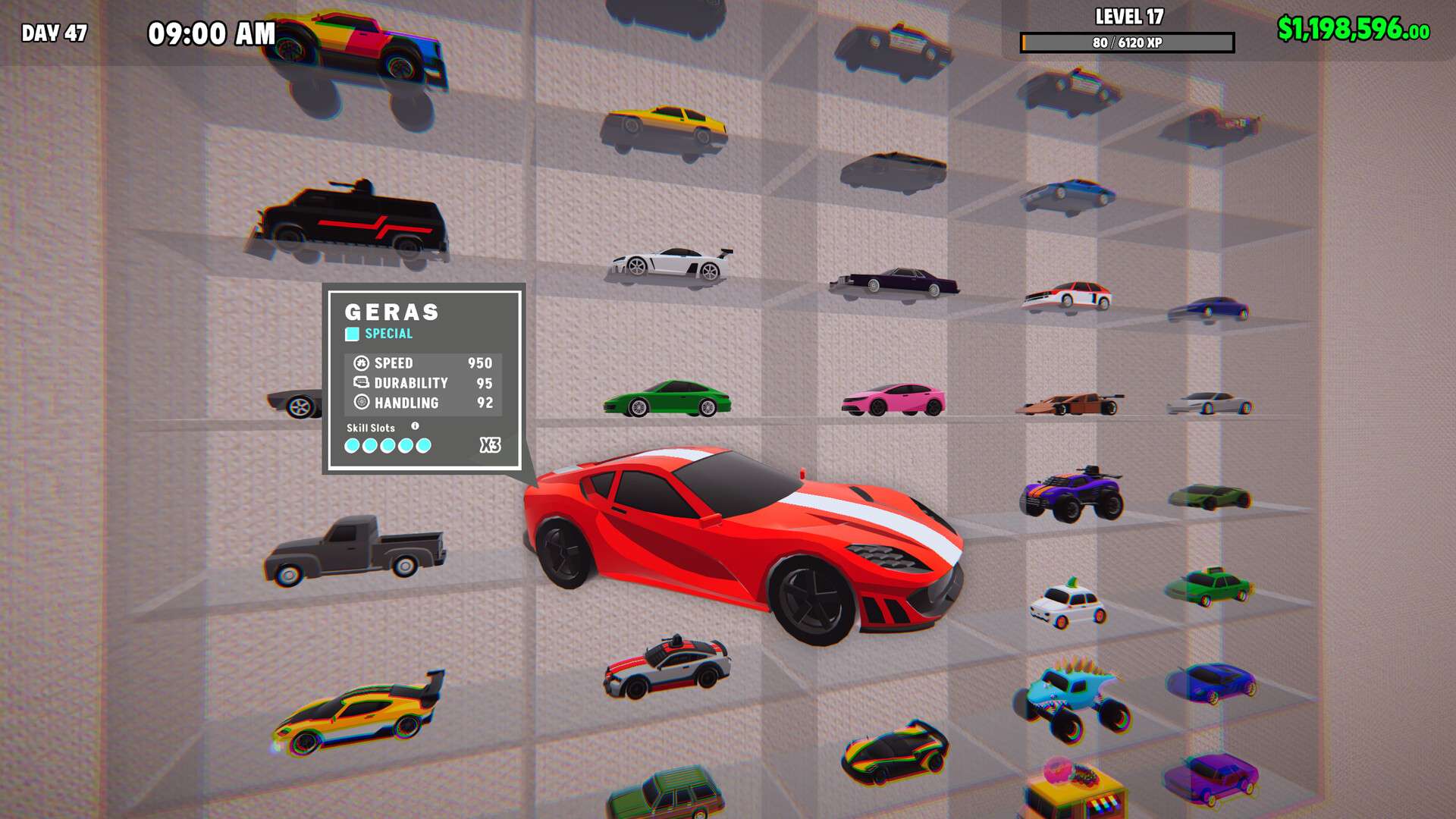Click the Level 17 XP progress bar

pos(1128,42)
